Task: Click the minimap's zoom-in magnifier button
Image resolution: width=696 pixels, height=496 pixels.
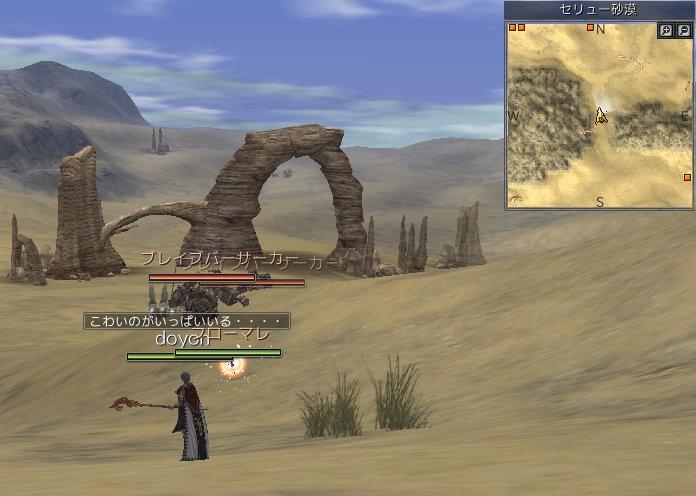Action: [x=666, y=31]
